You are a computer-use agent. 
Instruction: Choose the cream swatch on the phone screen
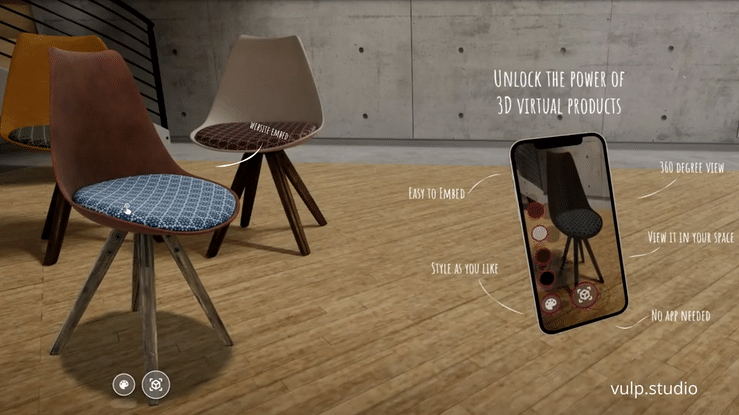pyautogui.click(x=540, y=233)
